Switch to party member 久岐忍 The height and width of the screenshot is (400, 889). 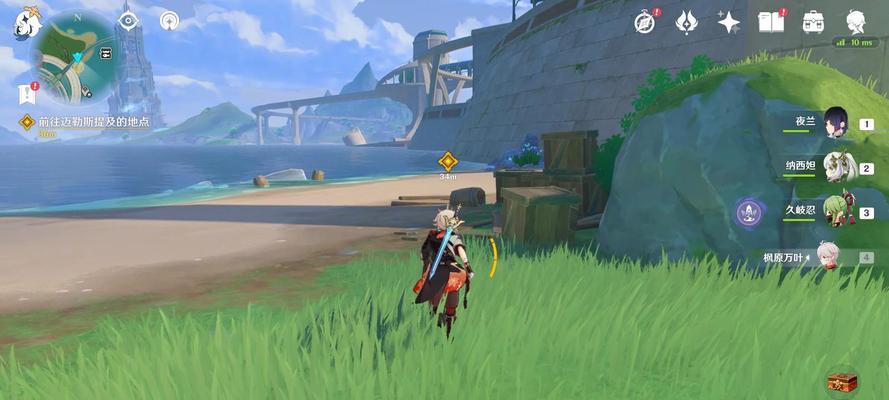(x=836, y=212)
